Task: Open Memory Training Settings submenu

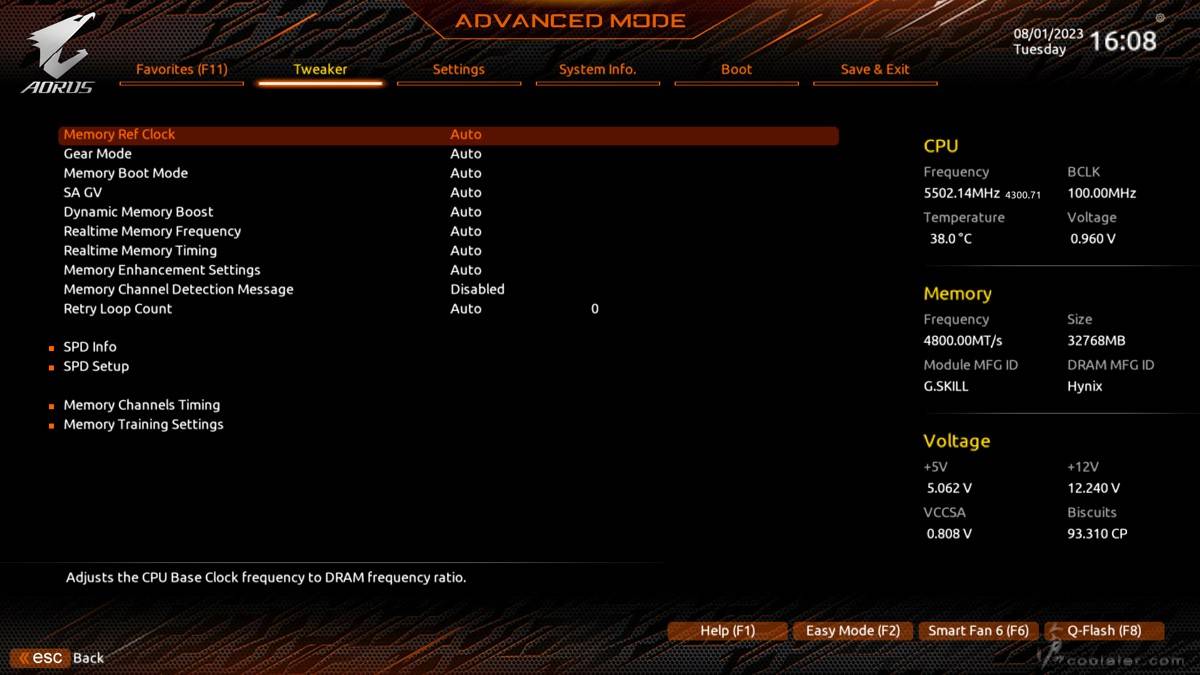Action: point(143,424)
